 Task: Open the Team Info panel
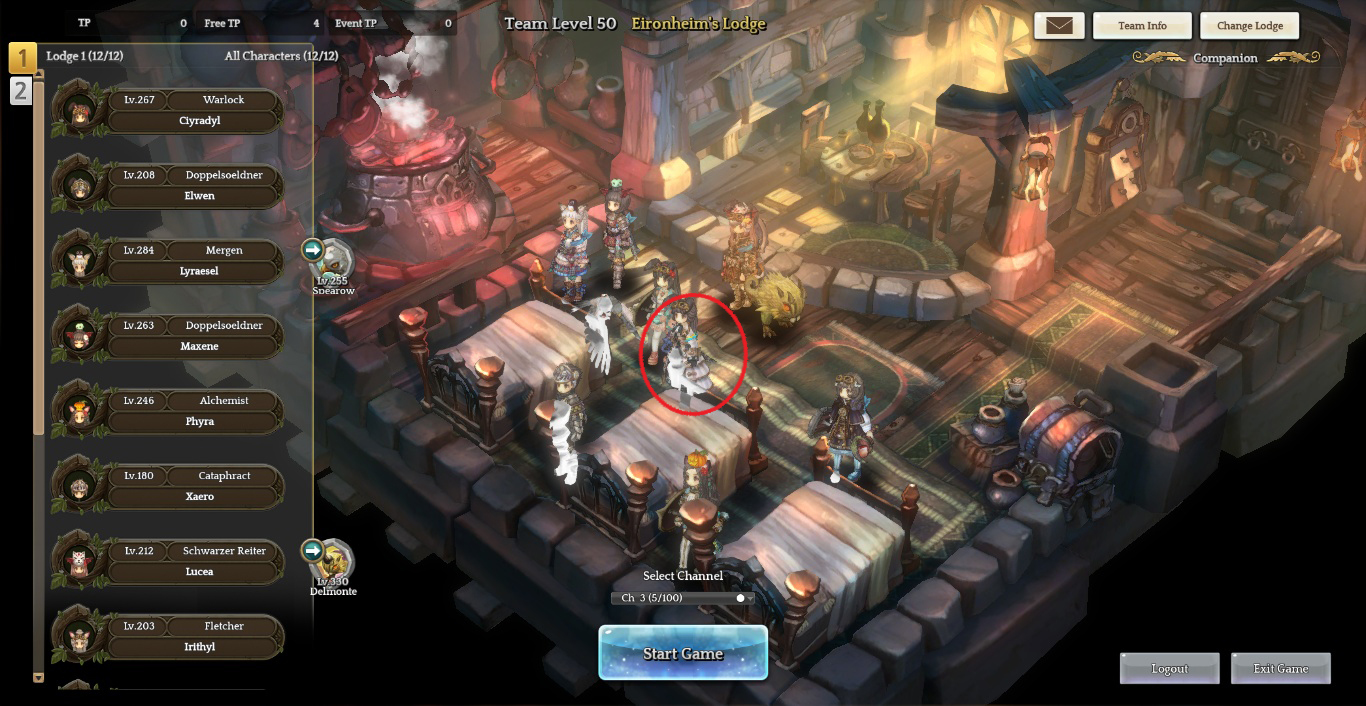click(1142, 26)
